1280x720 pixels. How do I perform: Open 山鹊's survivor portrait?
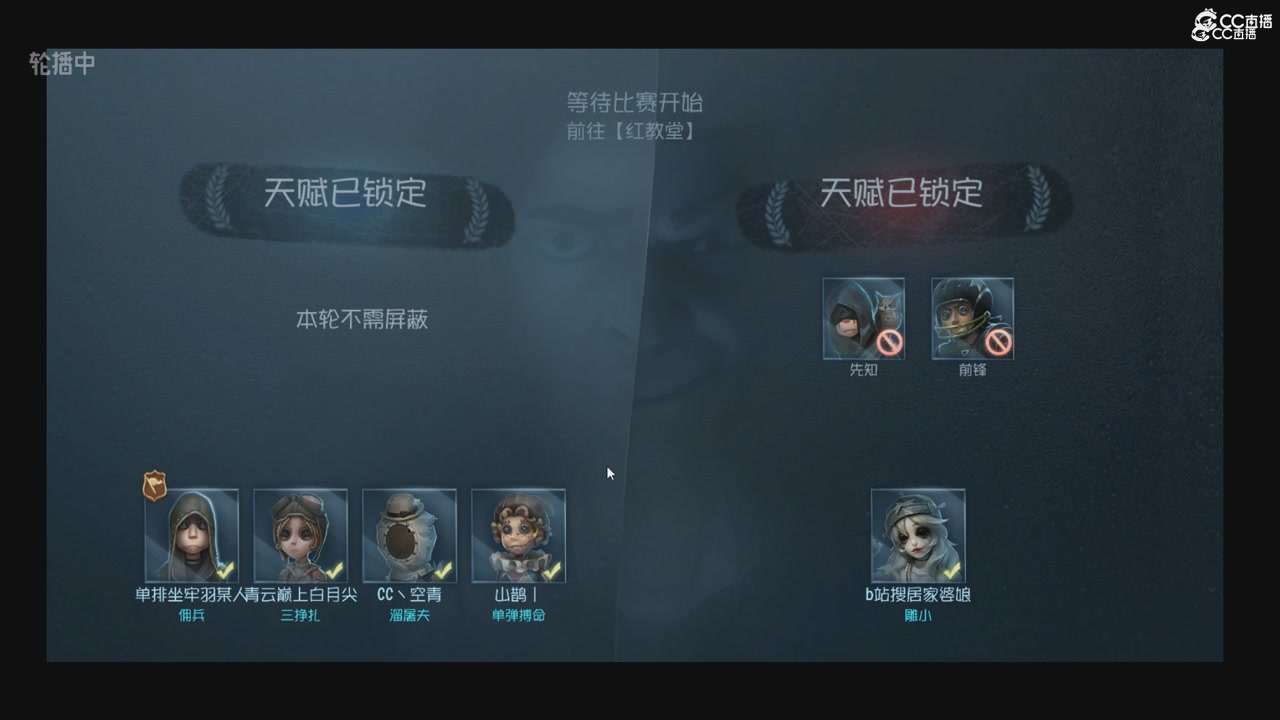pyautogui.click(x=518, y=533)
